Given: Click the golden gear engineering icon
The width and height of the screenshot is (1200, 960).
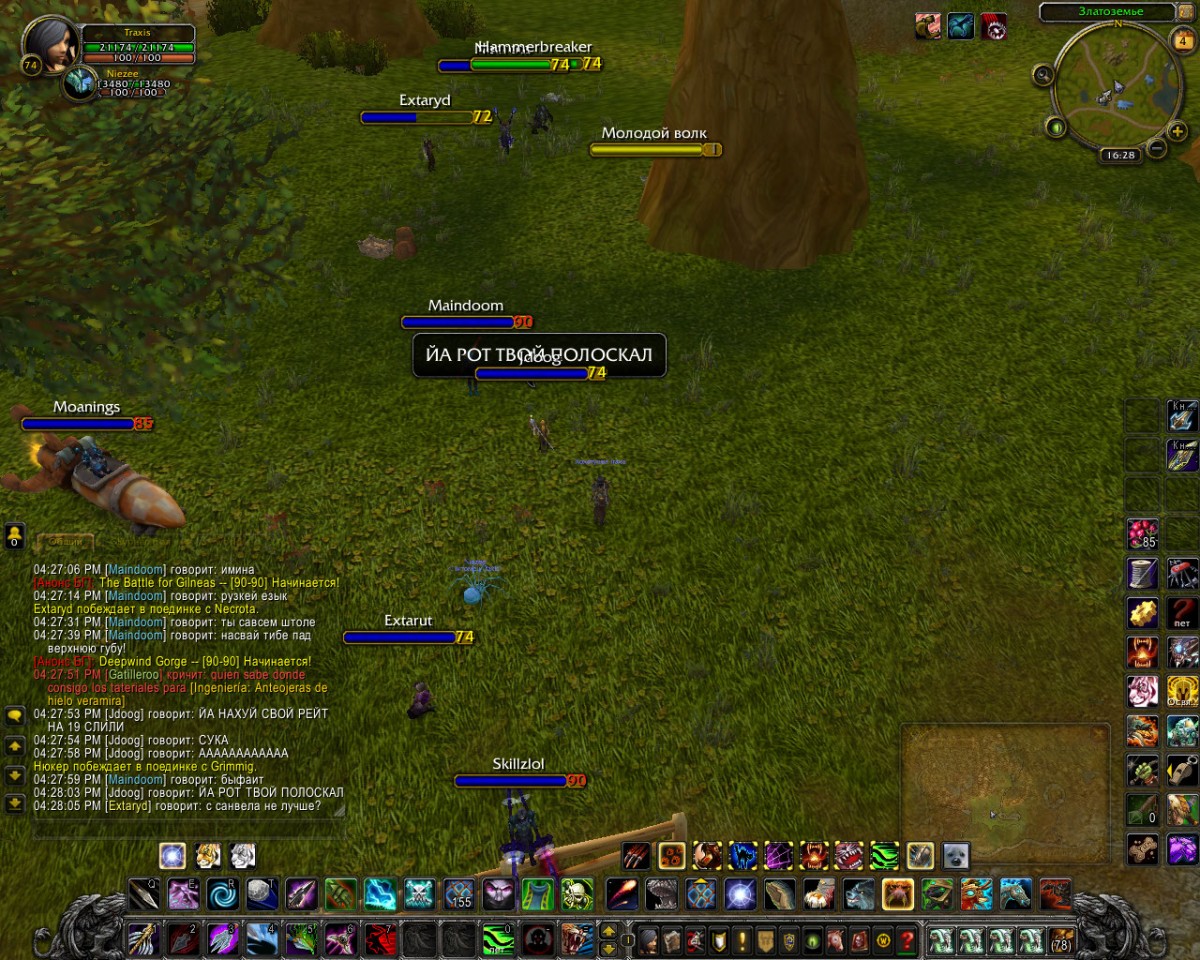Looking at the screenshot, I should [1142, 612].
